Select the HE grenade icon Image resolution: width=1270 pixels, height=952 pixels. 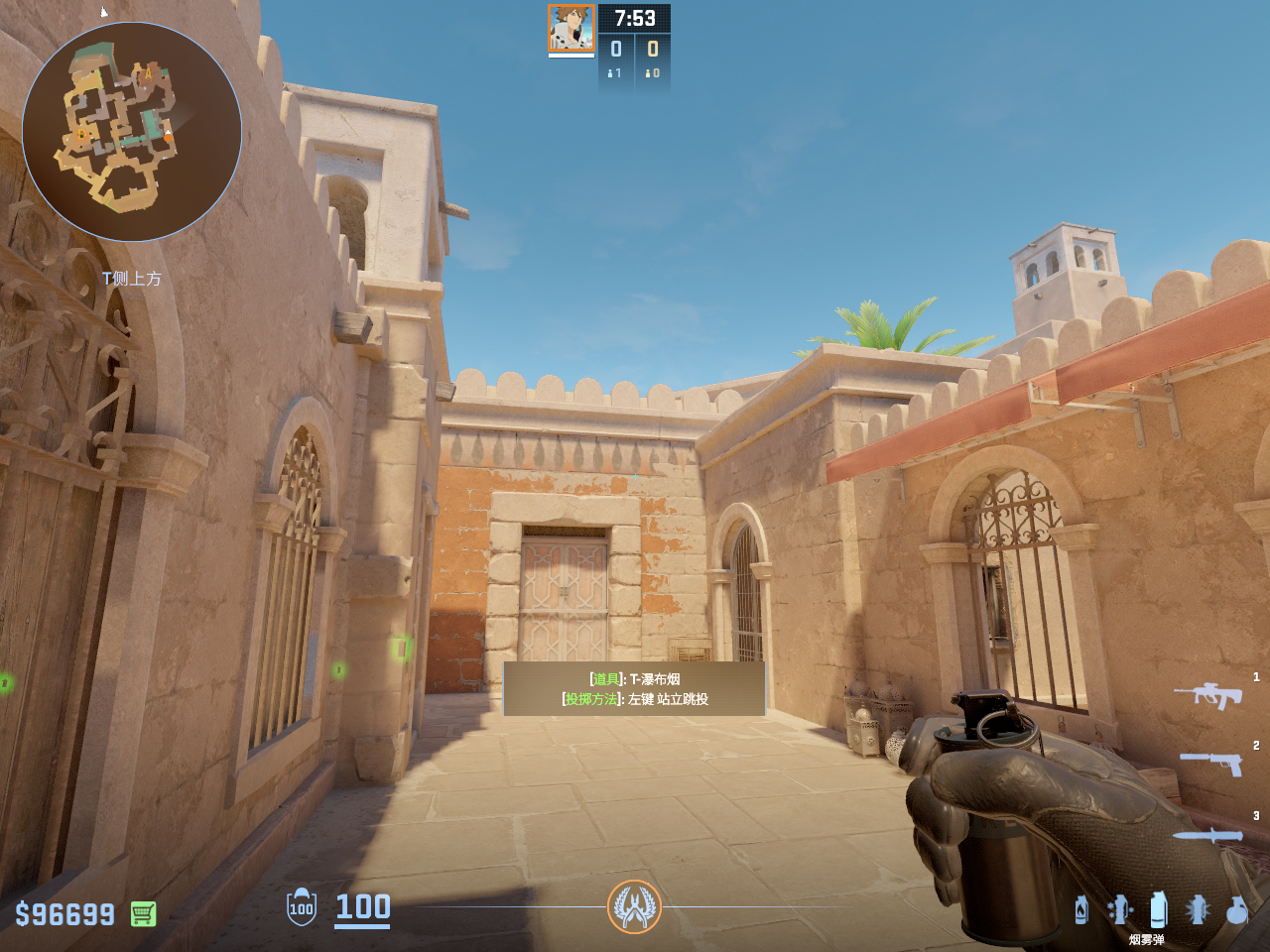pyautogui.click(x=1236, y=909)
